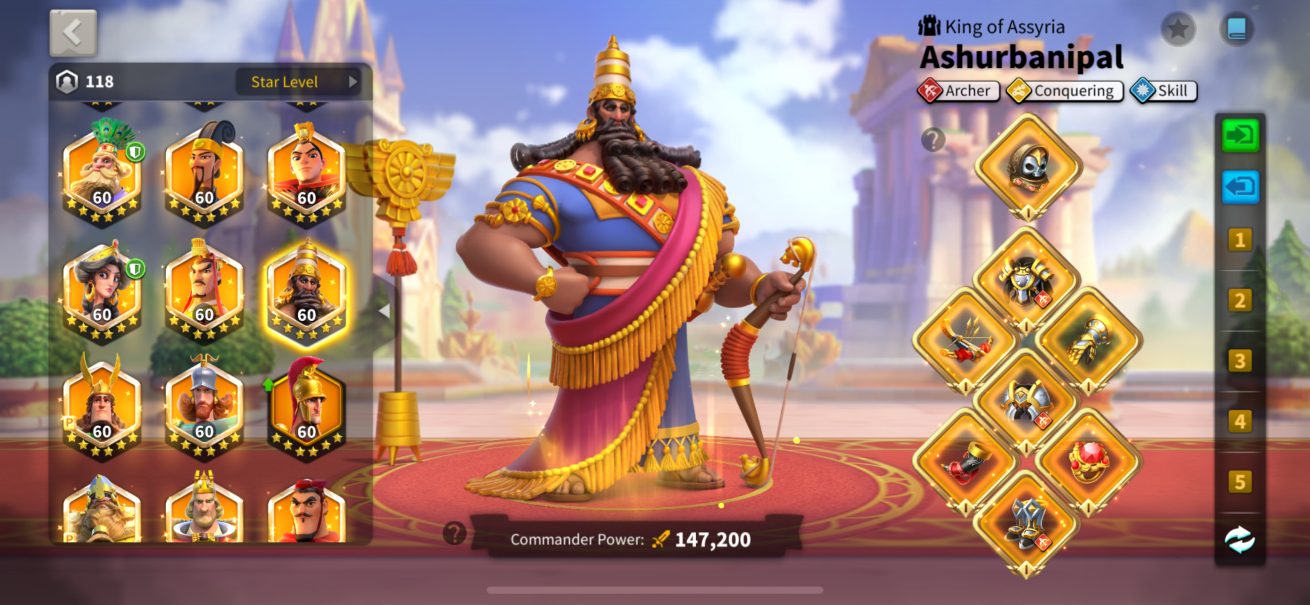The image size is (1310, 605).
Task: Tap the blue arrow unequip button
Action: click(x=1240, y=187)
